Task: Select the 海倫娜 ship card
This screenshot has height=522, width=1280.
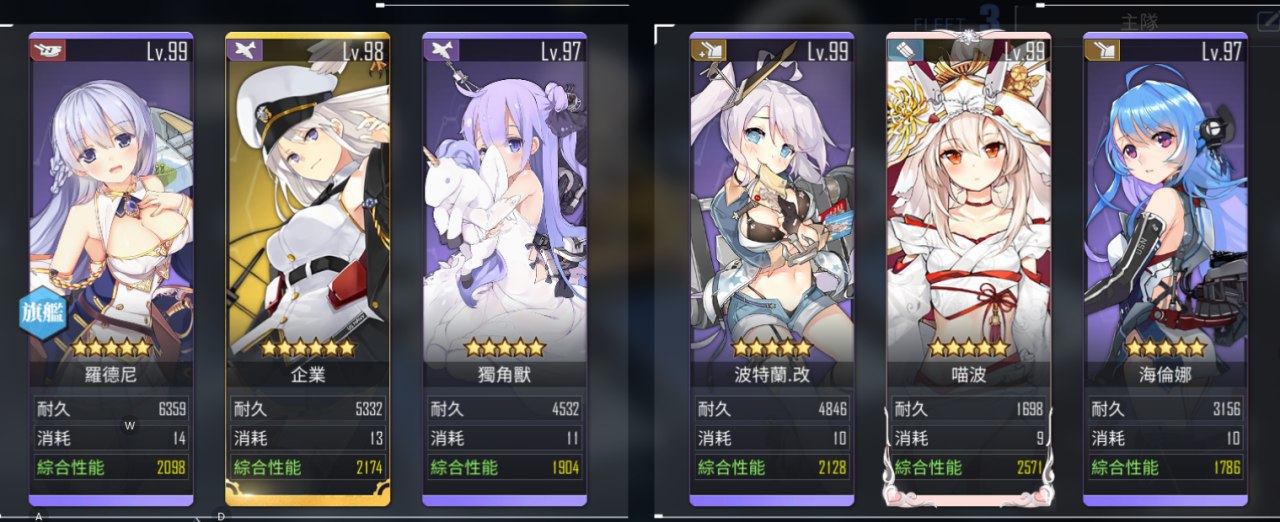Action: [x=1165, y=230]
